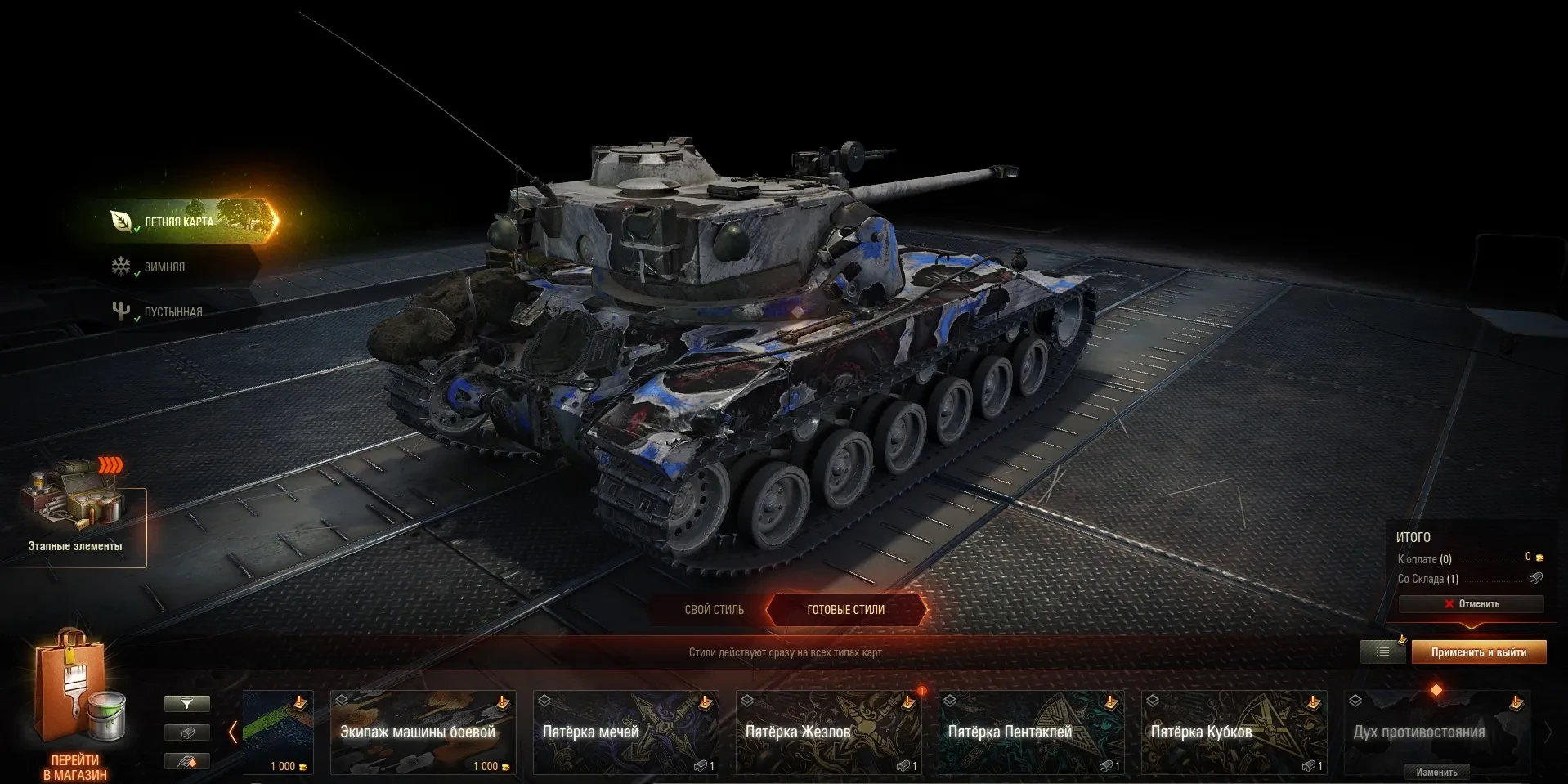Apply the Пятёрка Кубков style card

1234,732
